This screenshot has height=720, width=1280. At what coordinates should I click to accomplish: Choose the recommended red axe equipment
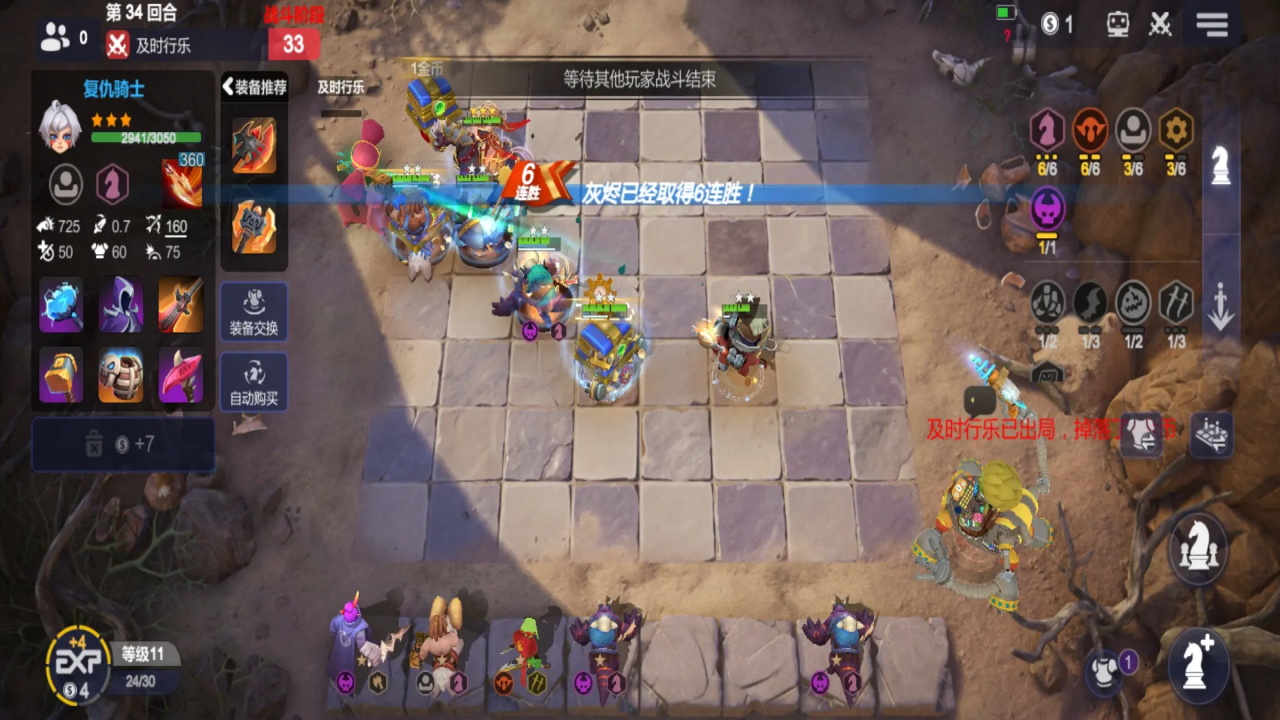click(253, 146)
